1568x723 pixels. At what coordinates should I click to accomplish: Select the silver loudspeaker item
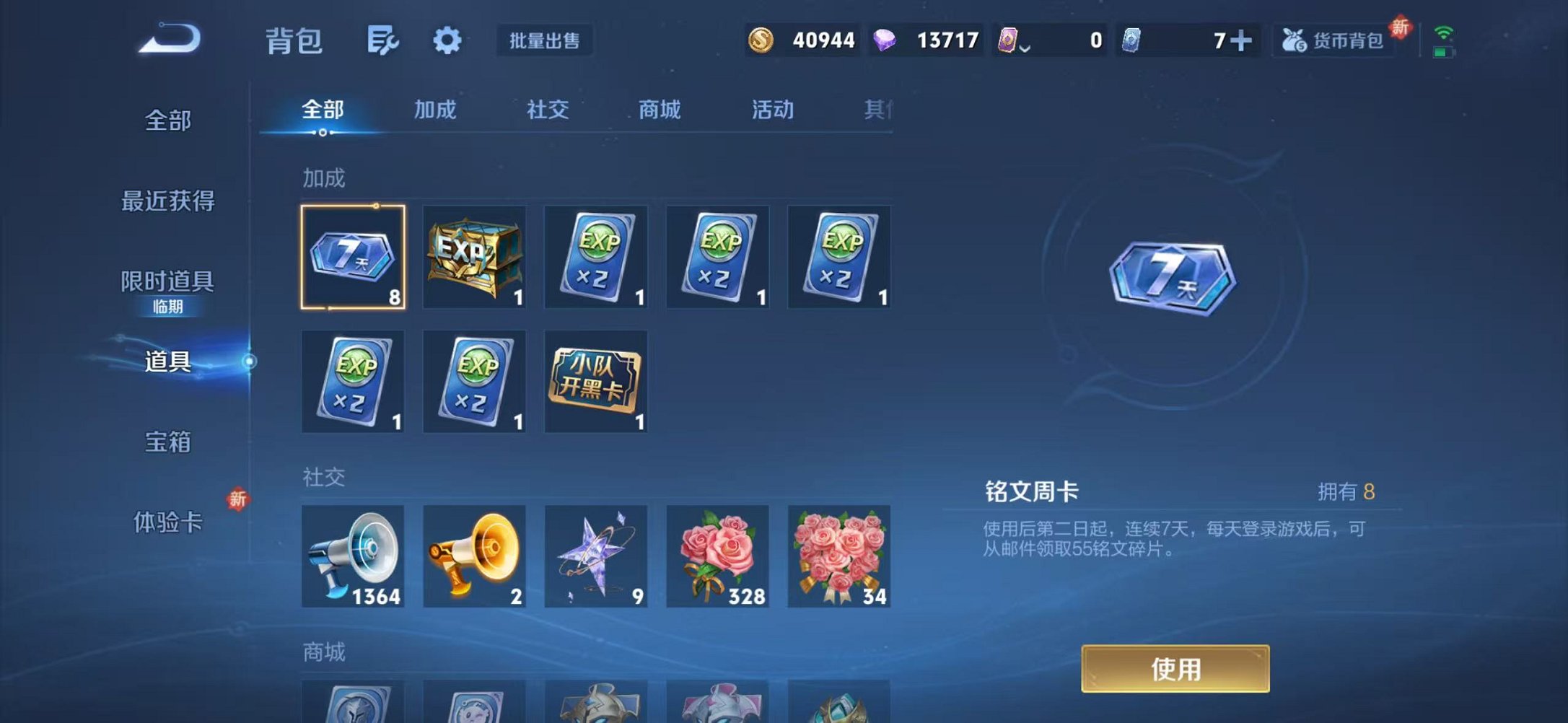353,556
